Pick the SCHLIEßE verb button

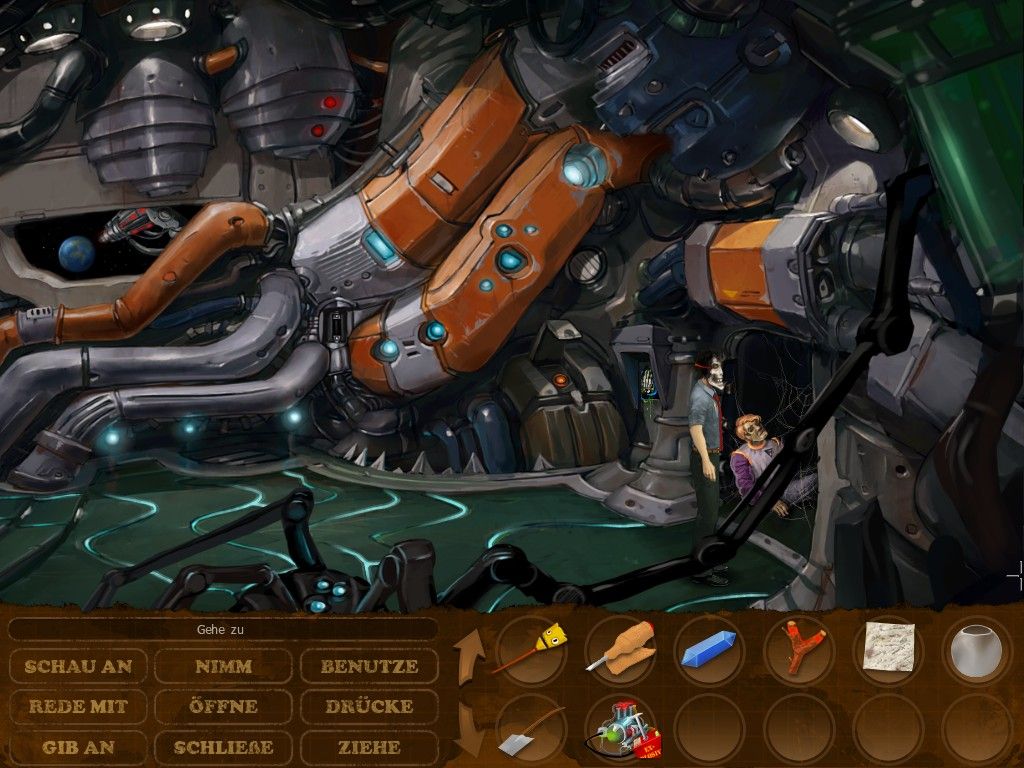pos(224,747)
